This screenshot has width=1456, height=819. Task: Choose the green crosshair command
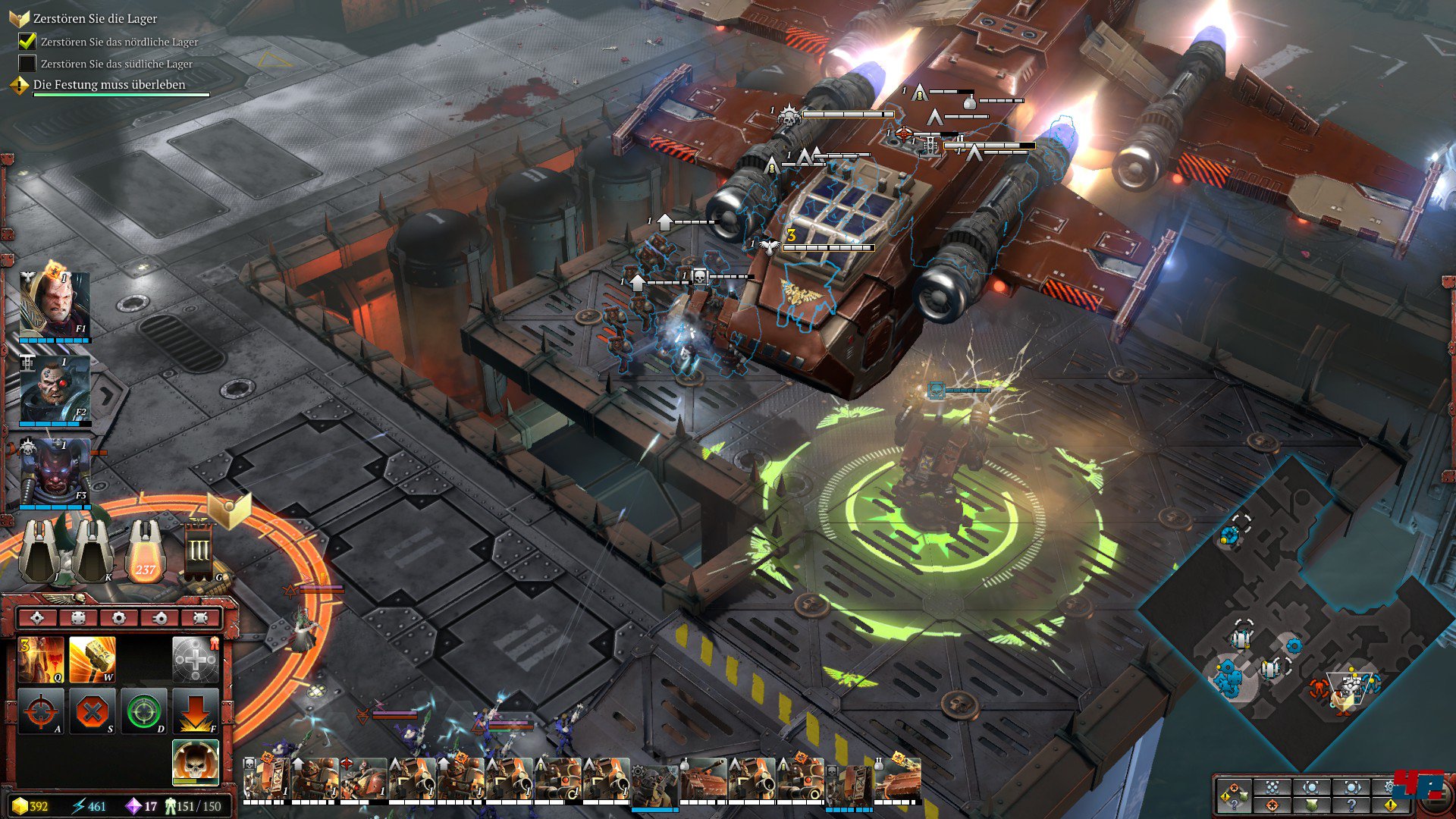[x=144, y=711]
